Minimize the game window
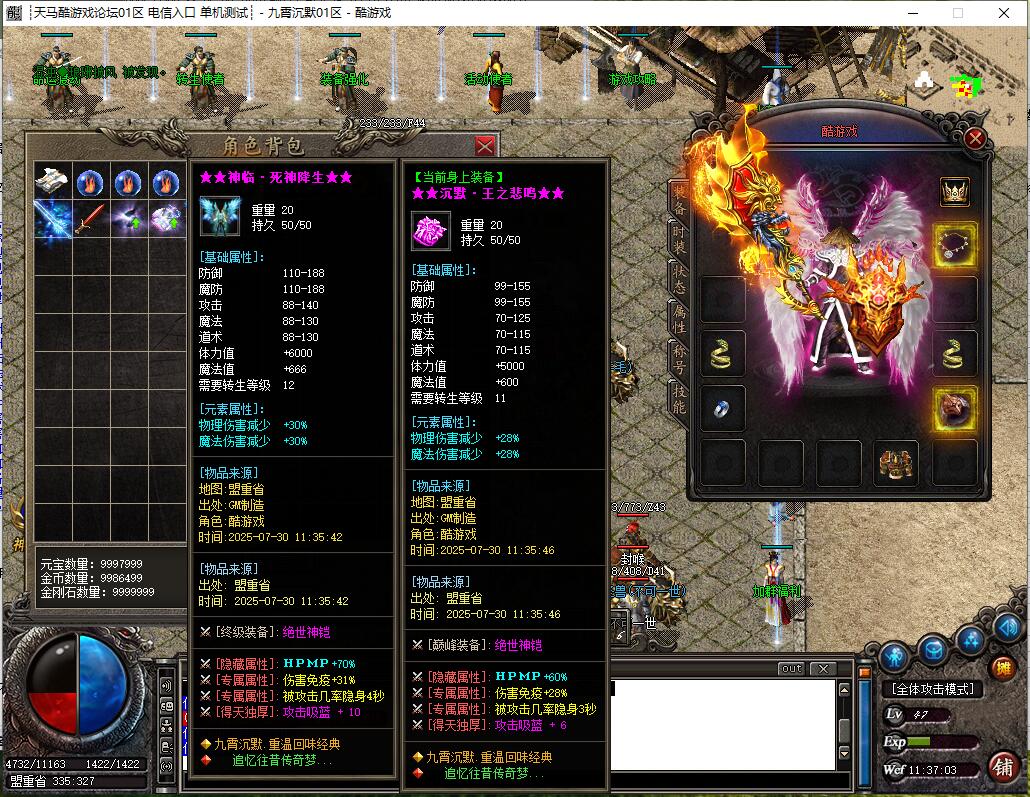1030x797 pixels. 906,13
